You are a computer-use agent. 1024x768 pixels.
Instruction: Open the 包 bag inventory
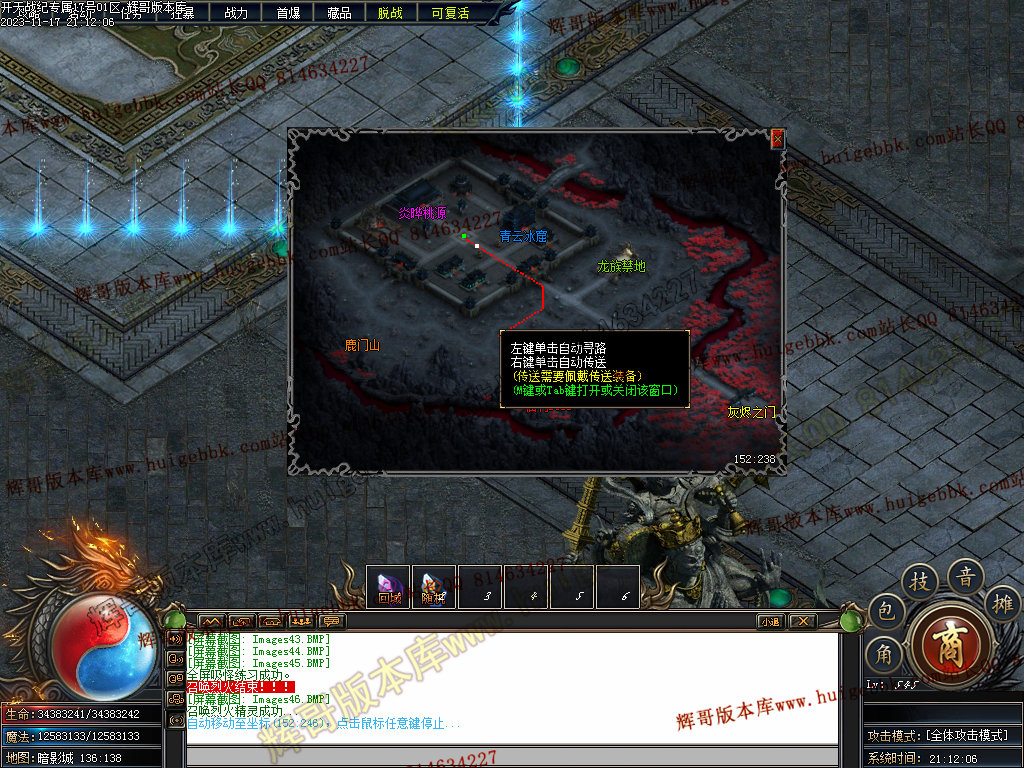885,609
